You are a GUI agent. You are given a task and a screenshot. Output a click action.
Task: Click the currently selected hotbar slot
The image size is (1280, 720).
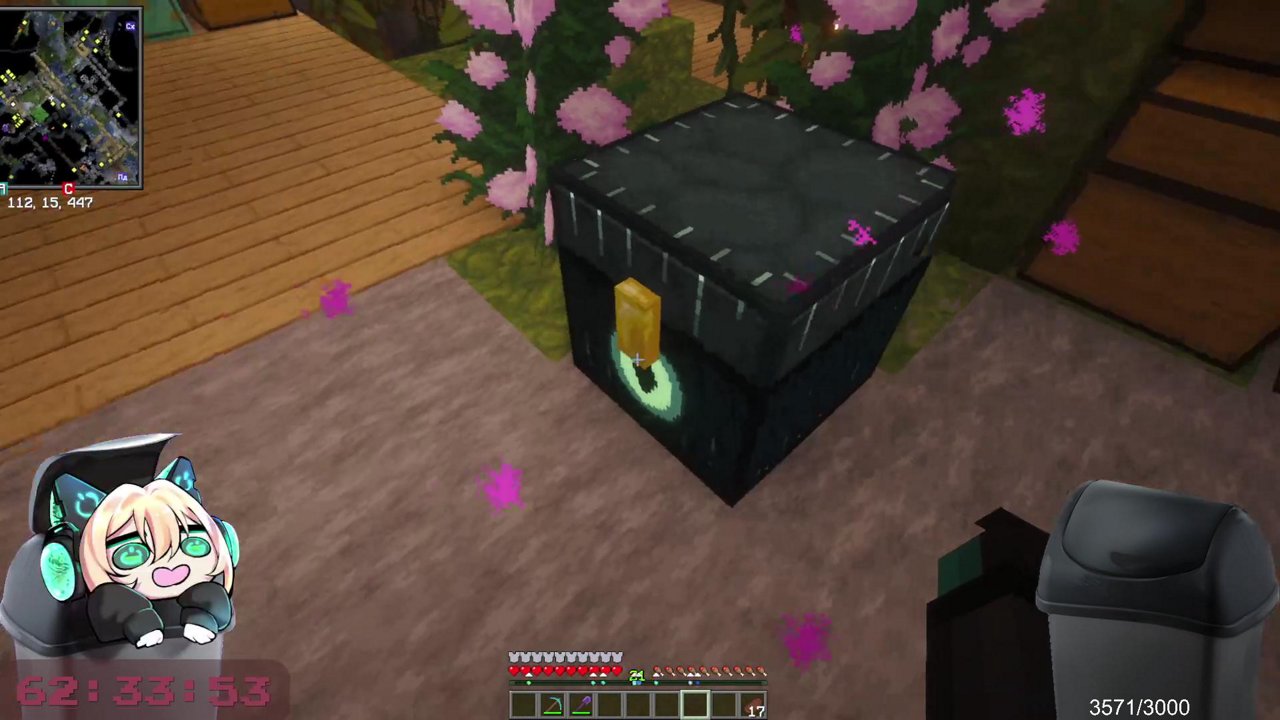695,703
